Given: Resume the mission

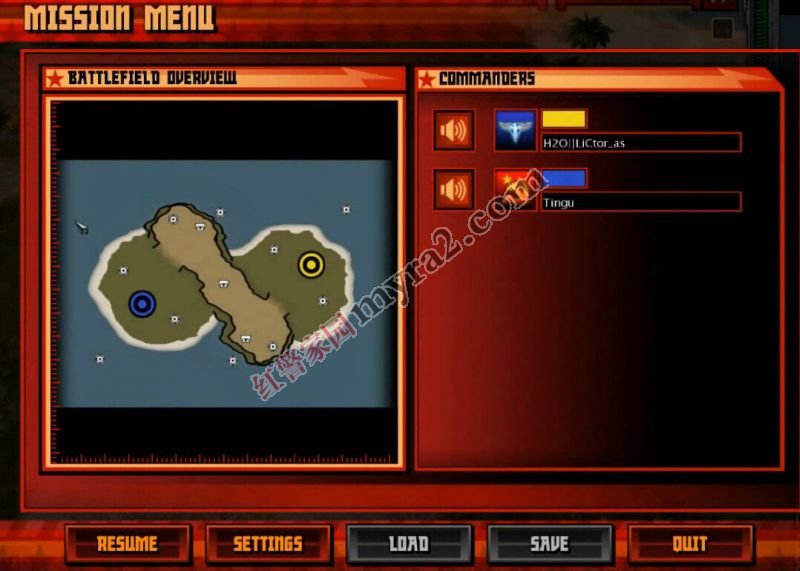Looking at the screenshot, I should (127, 544).
